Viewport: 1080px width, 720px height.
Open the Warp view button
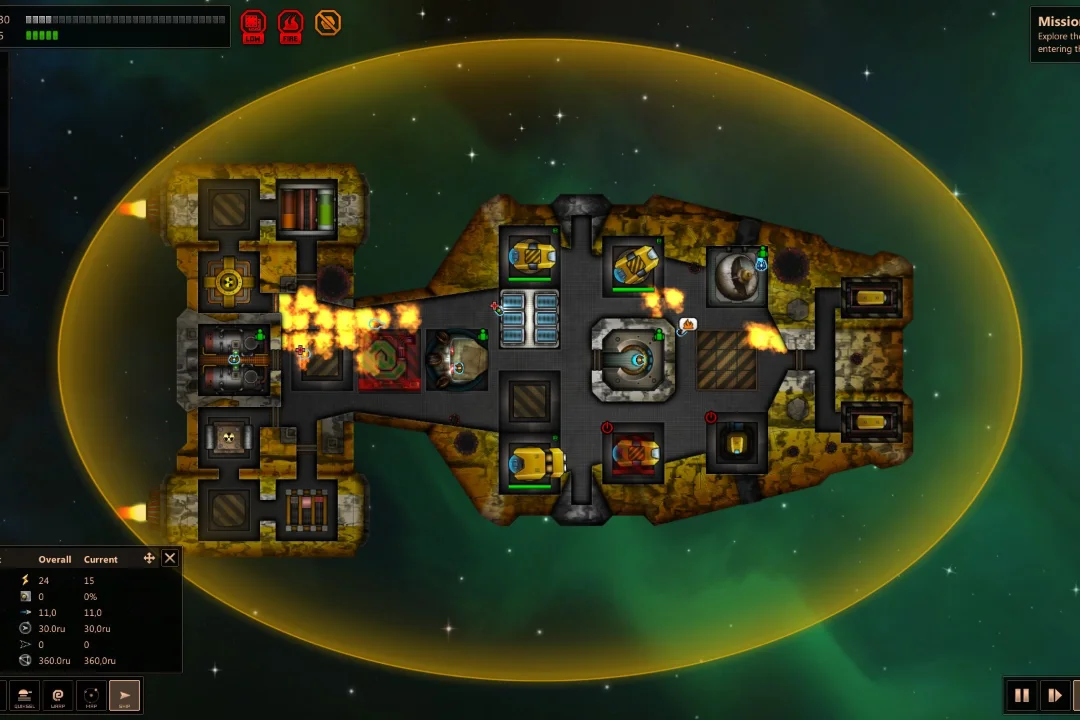pyautogui.click(x=58, y=695)
